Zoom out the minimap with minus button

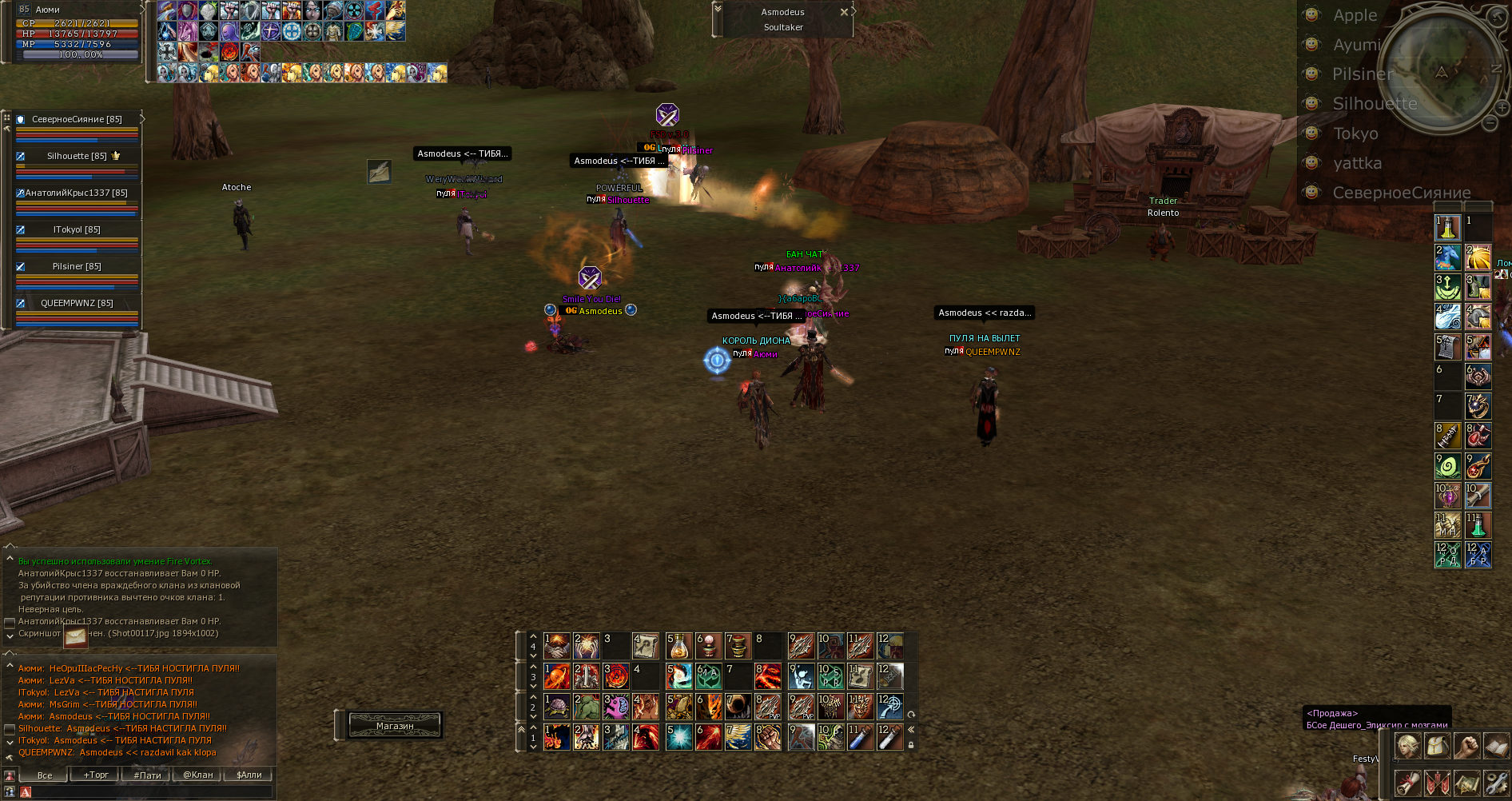point(1490,123)
